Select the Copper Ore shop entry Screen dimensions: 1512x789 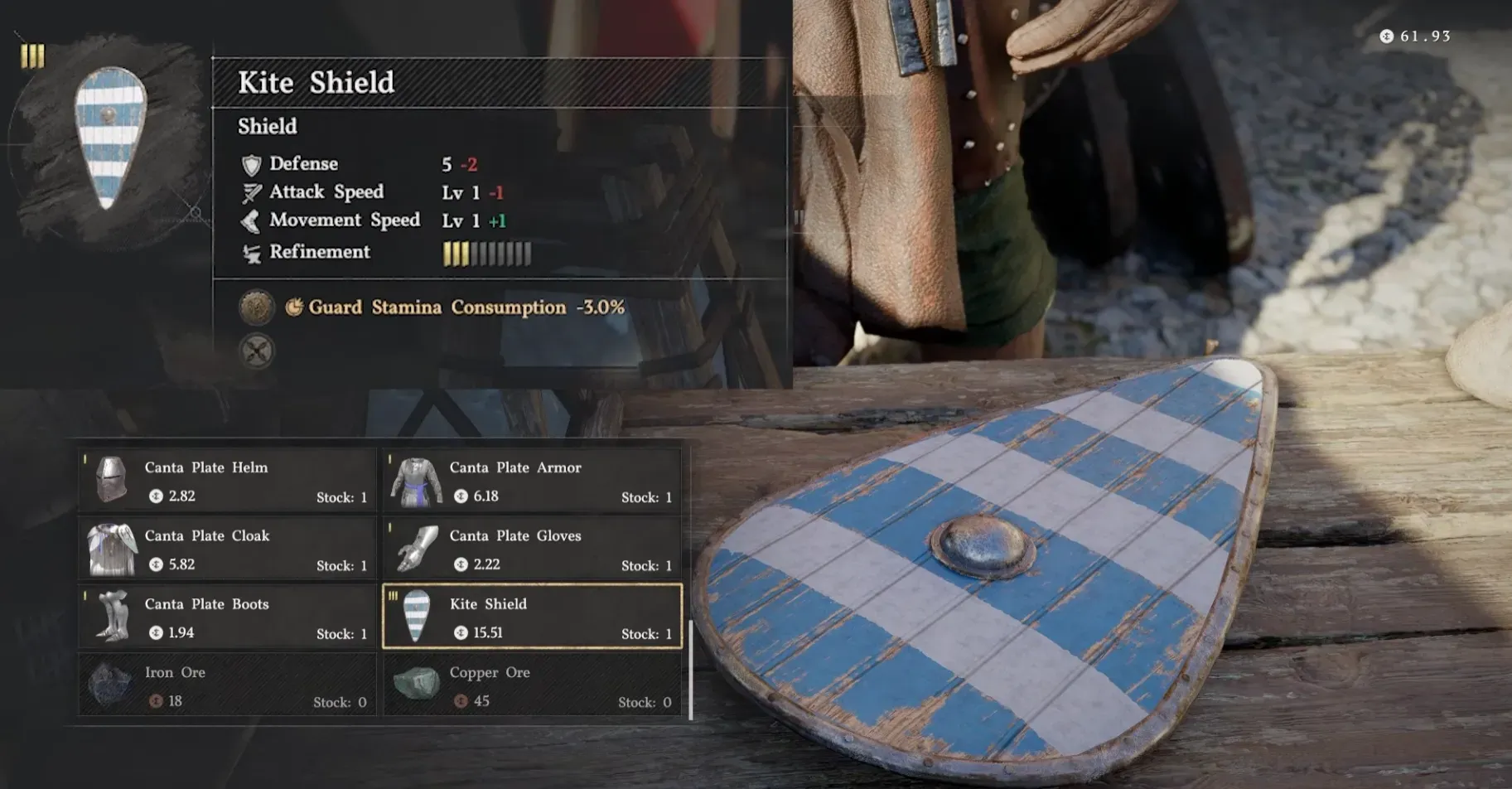click(532, 685)
